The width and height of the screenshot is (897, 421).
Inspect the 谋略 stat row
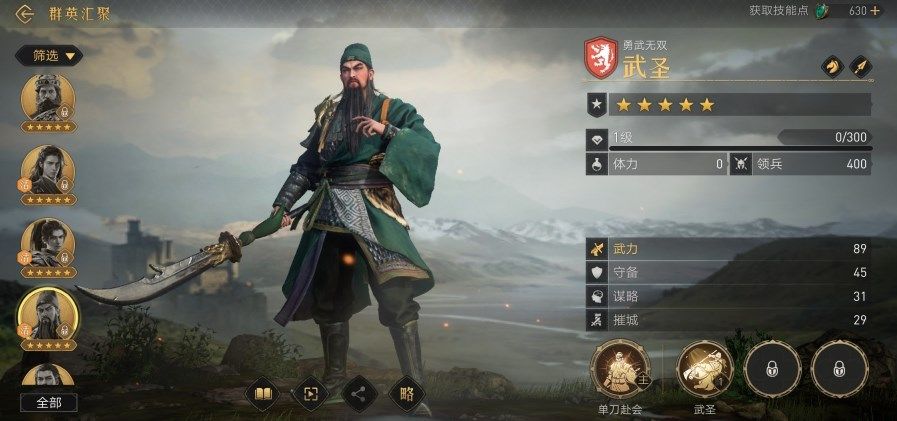point(727,296)
